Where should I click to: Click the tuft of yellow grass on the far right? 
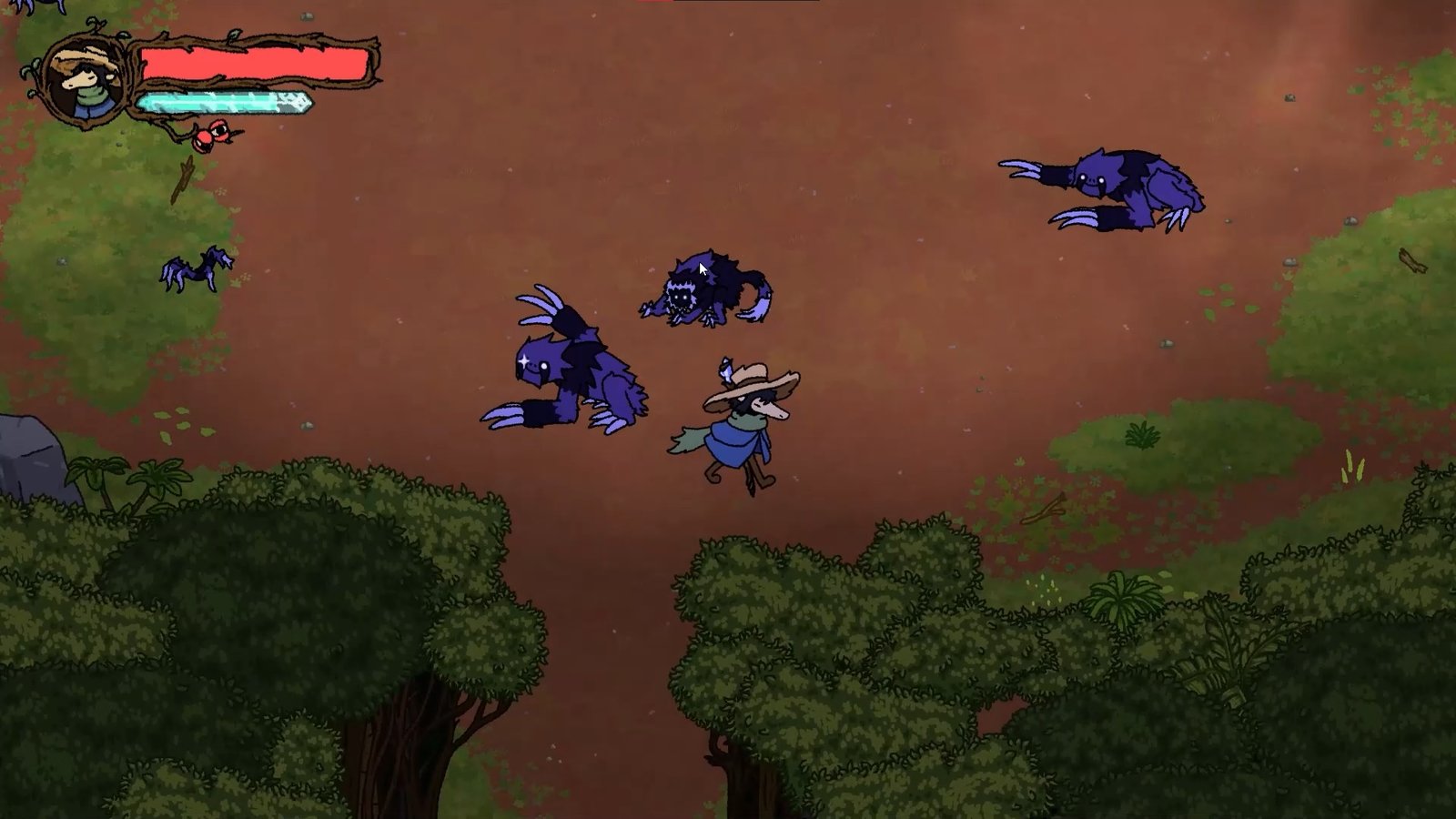1353,465
